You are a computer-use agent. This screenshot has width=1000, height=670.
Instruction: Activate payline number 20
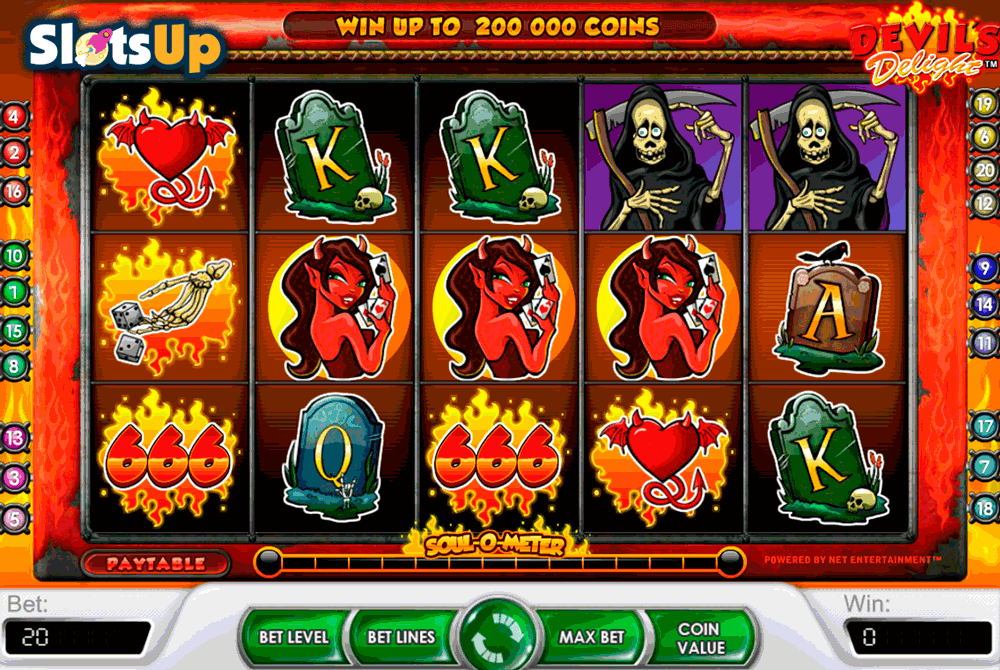click(x=984, y=169)
